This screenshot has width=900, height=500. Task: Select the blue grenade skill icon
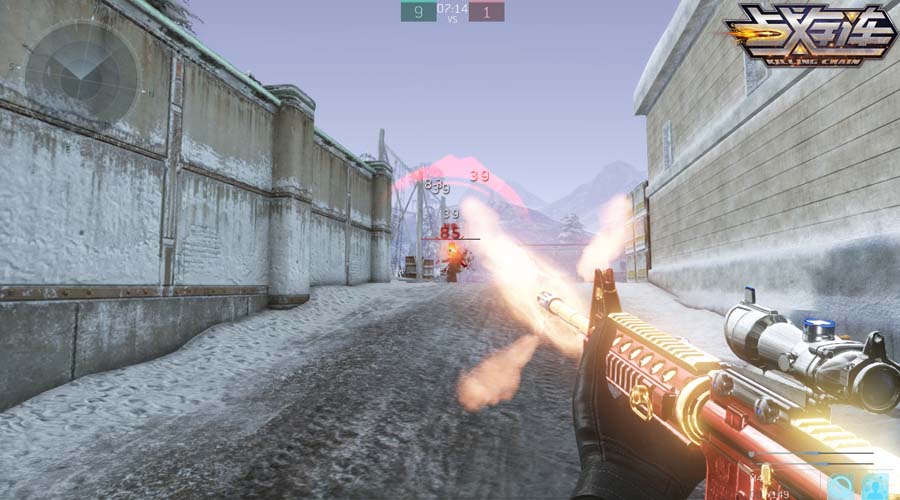838,488
